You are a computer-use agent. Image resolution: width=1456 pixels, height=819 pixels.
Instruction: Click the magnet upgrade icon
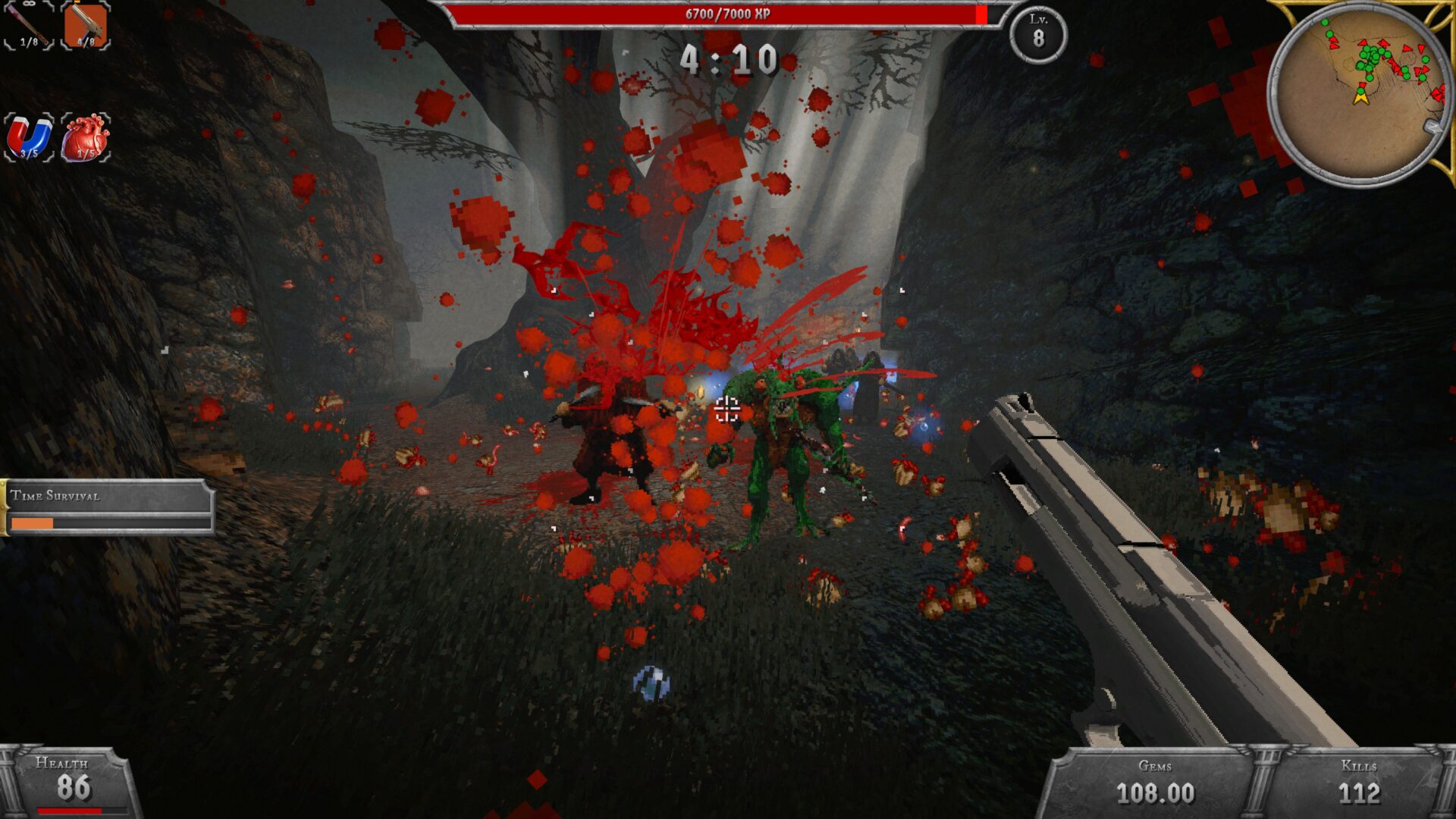click(x=29, y=138)
